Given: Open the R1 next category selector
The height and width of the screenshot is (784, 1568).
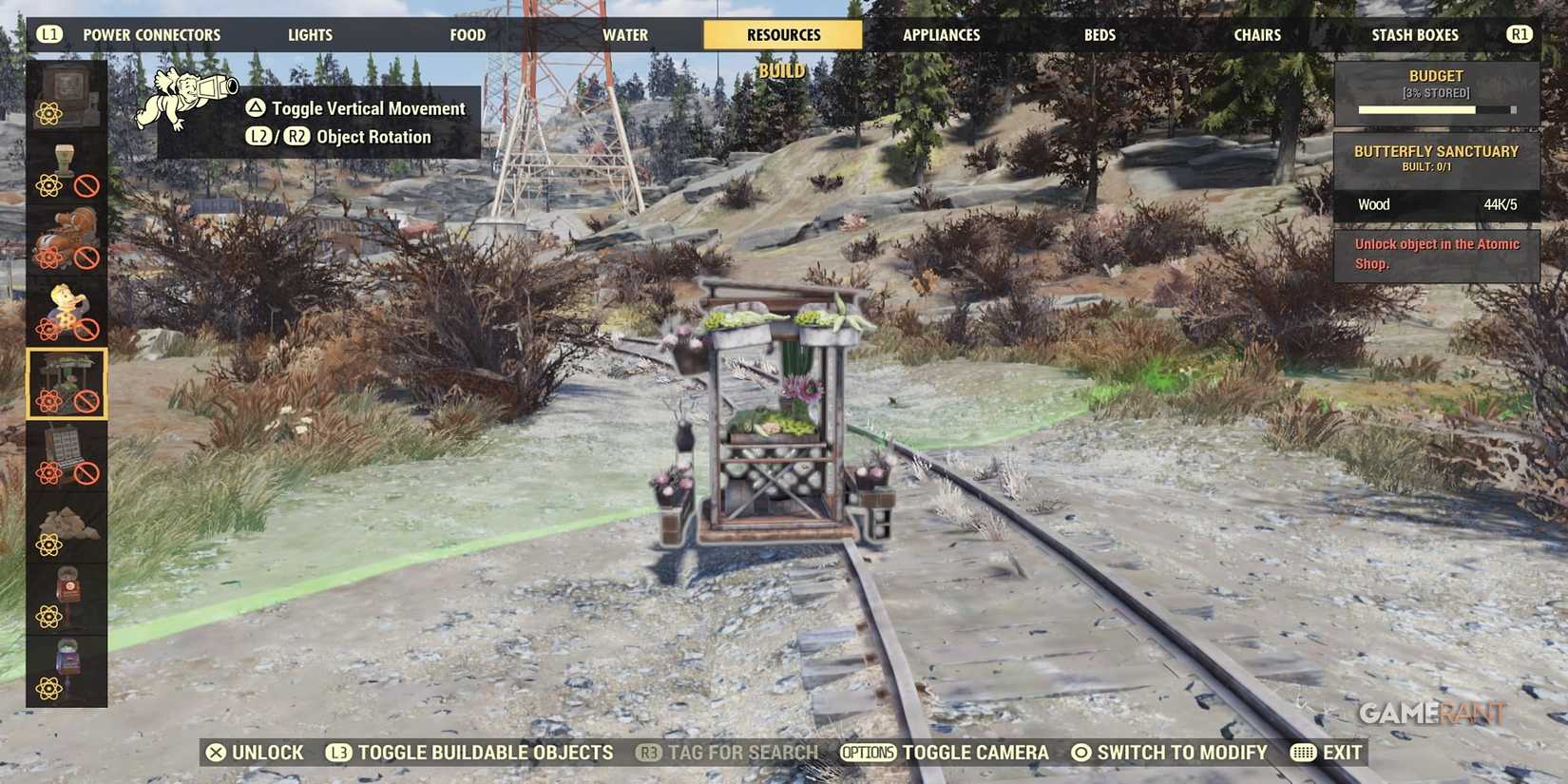Looking at the screenshot, I should 1519,34.
